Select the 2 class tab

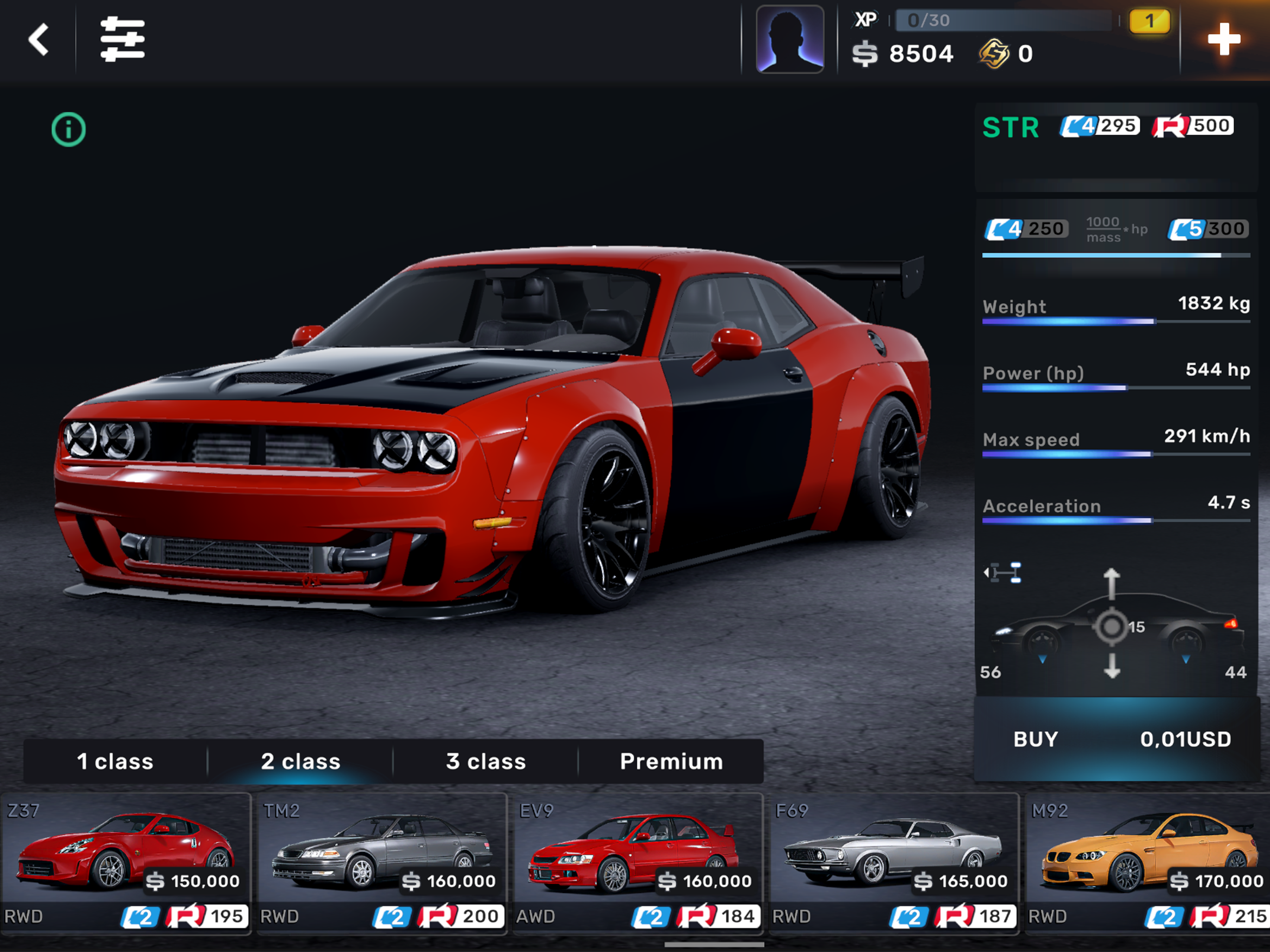pos(300,761)
